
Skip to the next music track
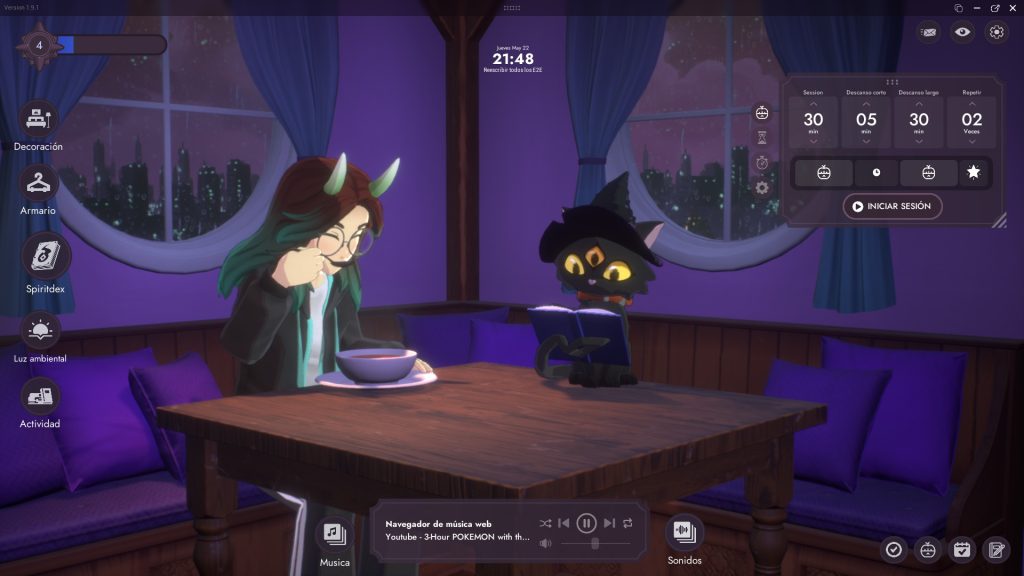pyautogui.click(x=609, y=522)
